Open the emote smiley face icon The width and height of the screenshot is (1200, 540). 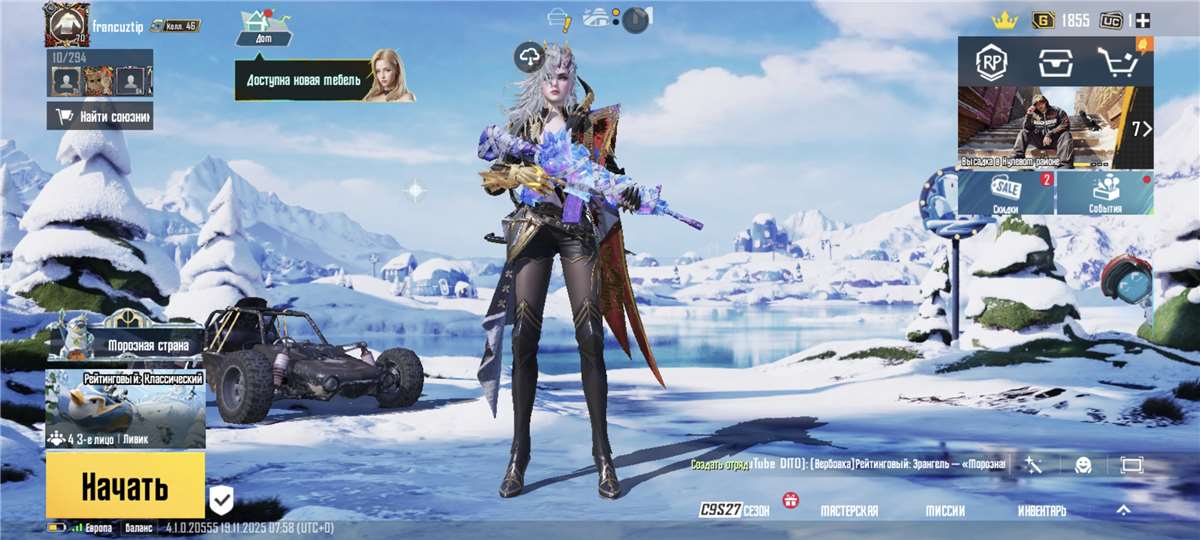[1083, 465]
